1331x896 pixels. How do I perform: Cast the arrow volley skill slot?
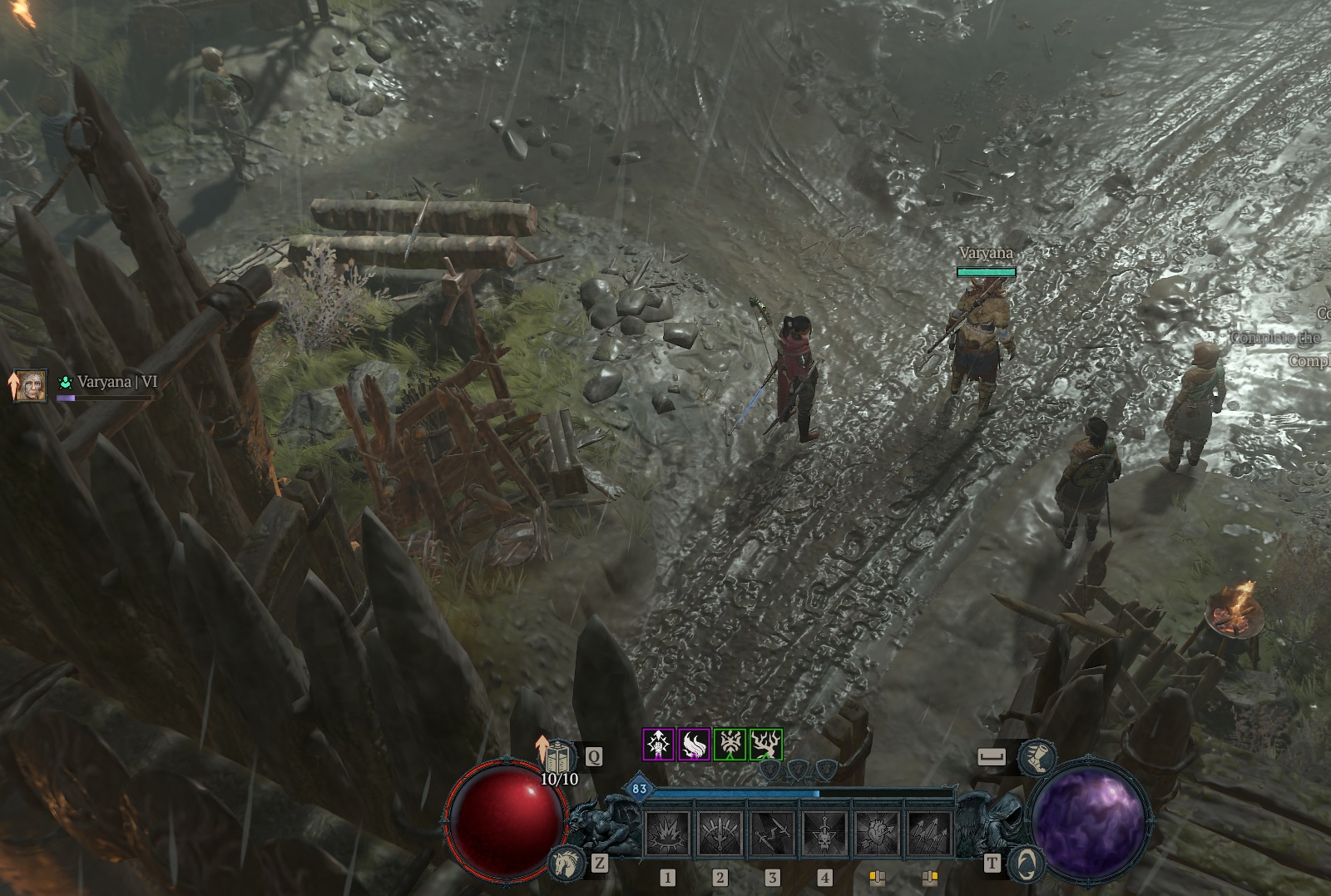[x=928, y=833]
